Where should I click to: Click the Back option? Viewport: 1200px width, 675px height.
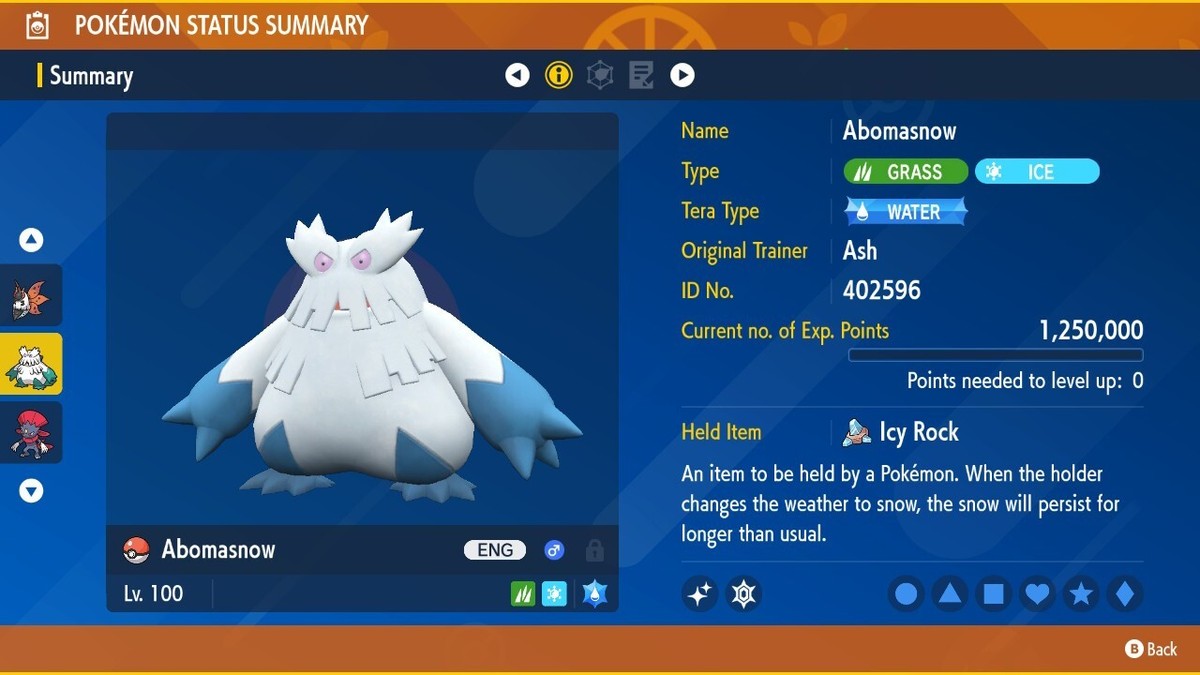pyautogui.click(x=1151, y=649)
